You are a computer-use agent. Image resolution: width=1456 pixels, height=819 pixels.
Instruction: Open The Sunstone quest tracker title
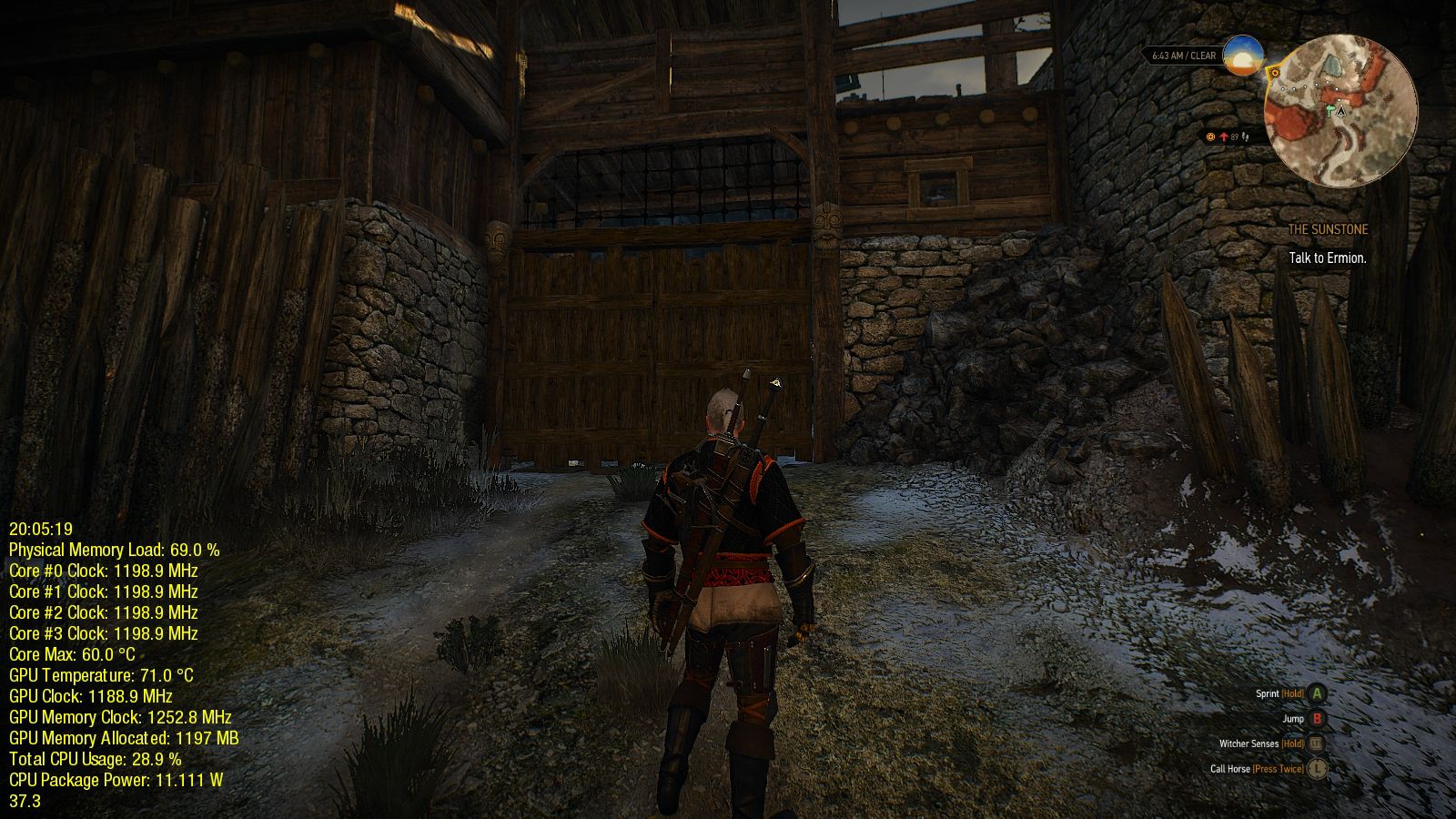(1328, 230)
